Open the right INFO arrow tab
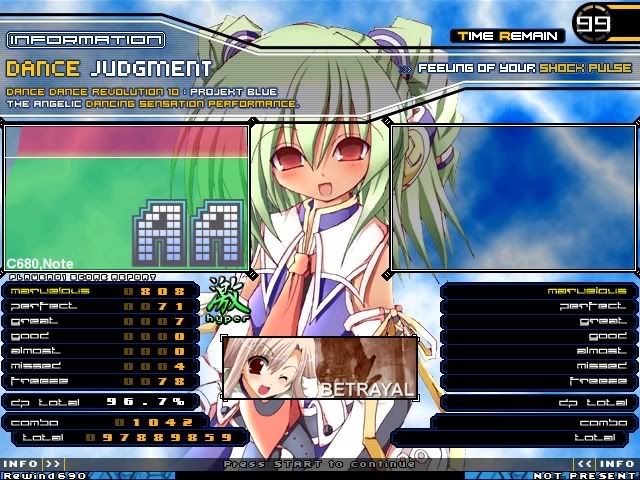The height and width of the screenshot is (480, 640). pos(606,464)
